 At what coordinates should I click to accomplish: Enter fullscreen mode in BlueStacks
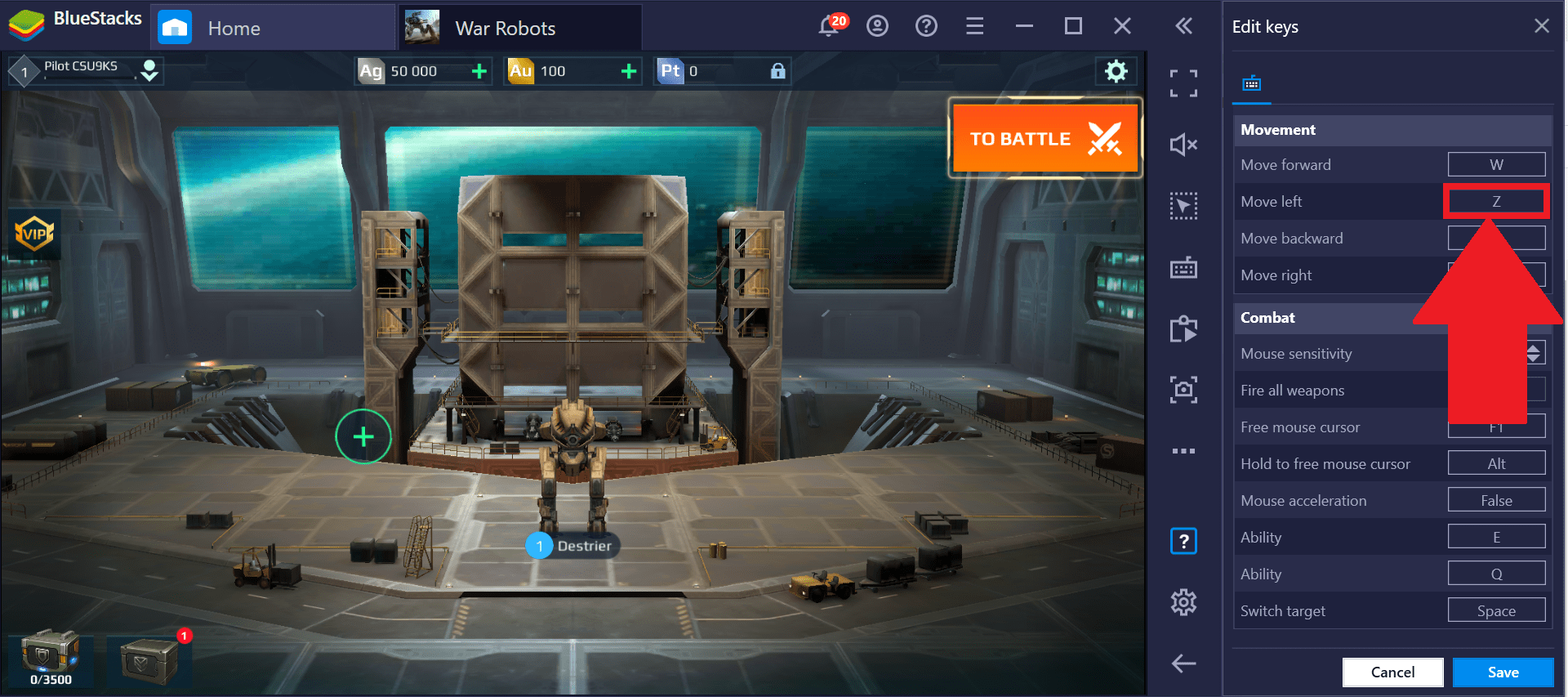(1183, 83)
